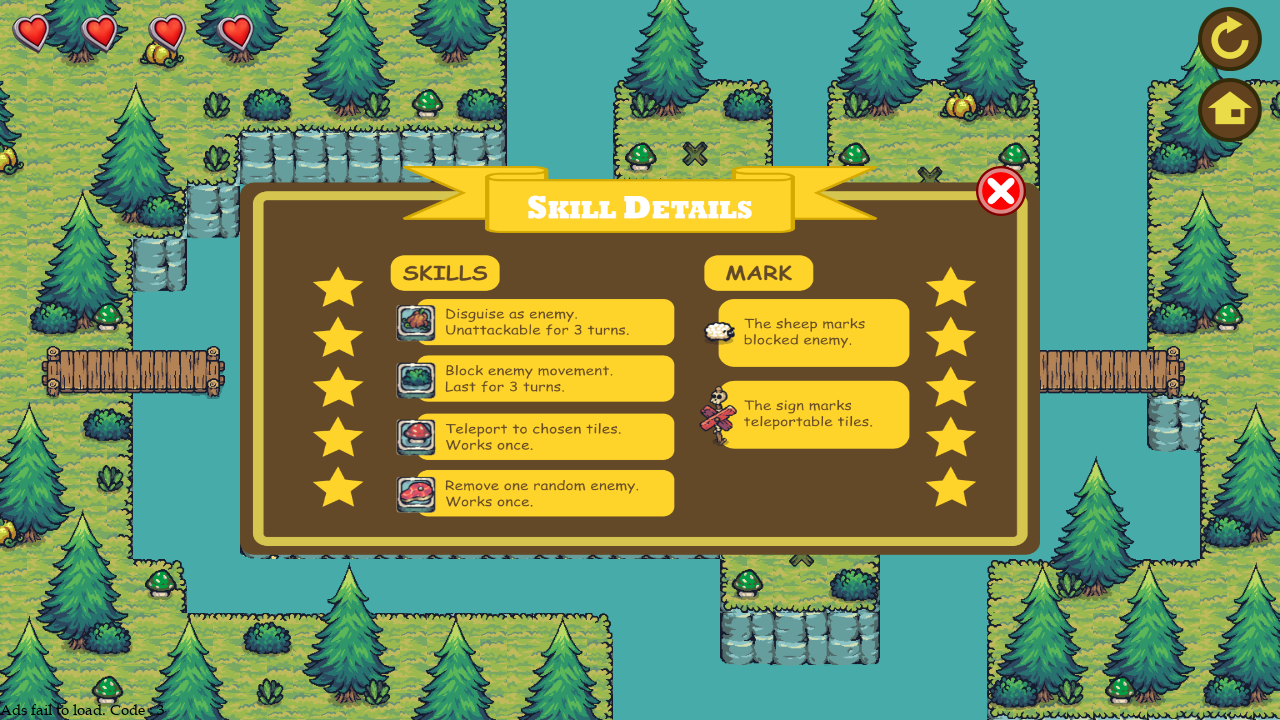Go to the home menu
Viewport: 1280px width, 720px height.
coord(1229,110)
